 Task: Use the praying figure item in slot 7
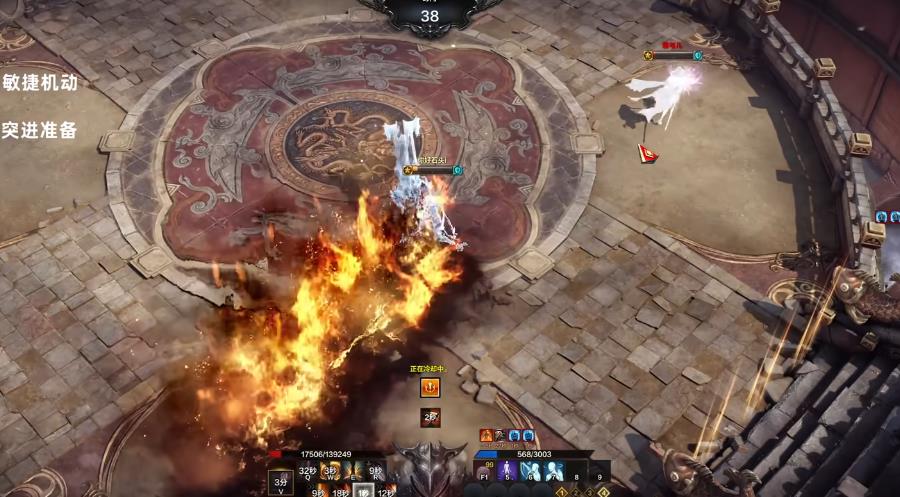click(x=555, y=471)
